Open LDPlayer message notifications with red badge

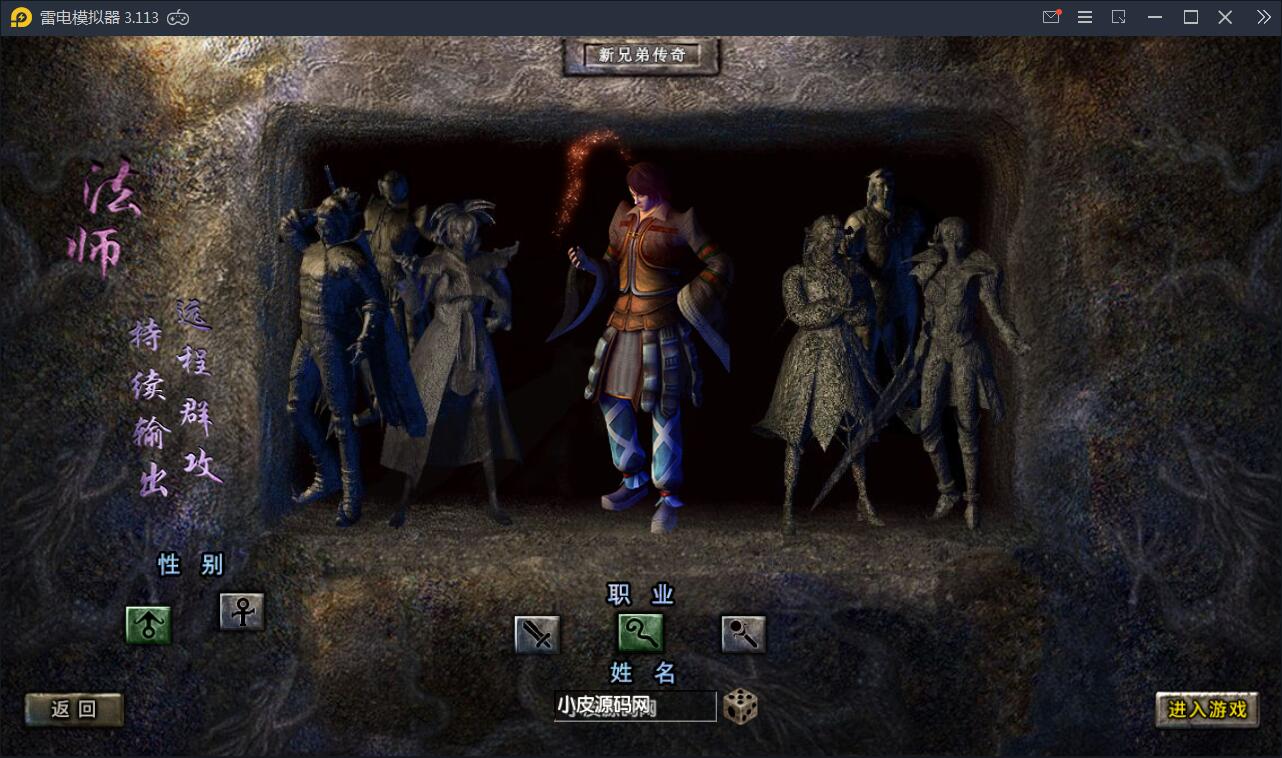pyautogui.click(x=1051, y=16)
